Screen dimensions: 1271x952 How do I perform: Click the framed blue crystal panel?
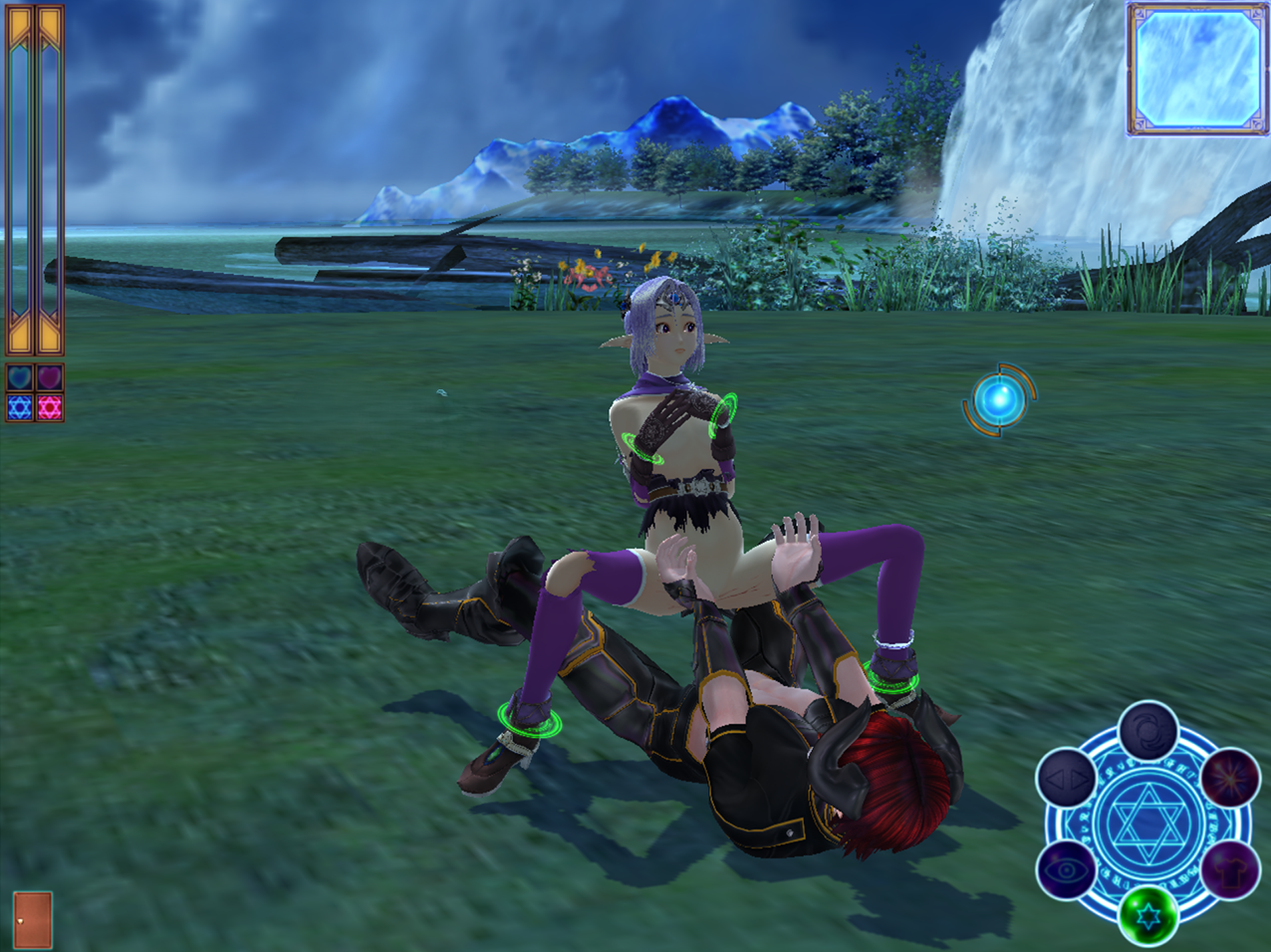point(1198,68)
